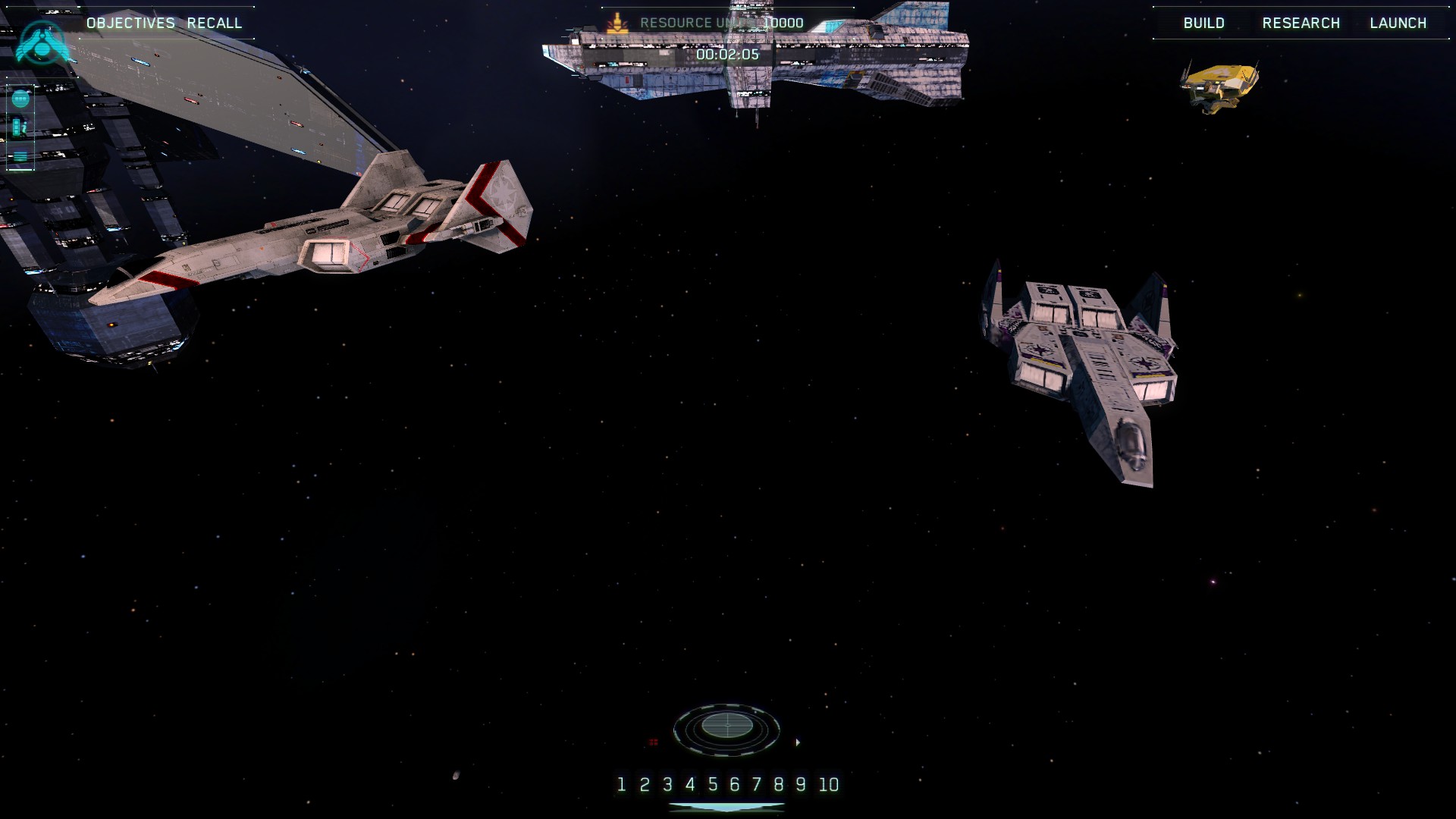Click the teal faction emblem icon
The height and width of the screenshot is (819, 1456).
(x=43, y=42)
